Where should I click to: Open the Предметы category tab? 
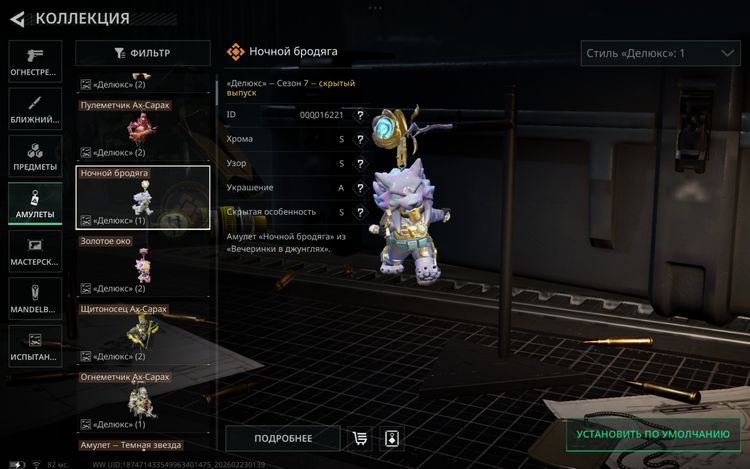pos(35,157)
